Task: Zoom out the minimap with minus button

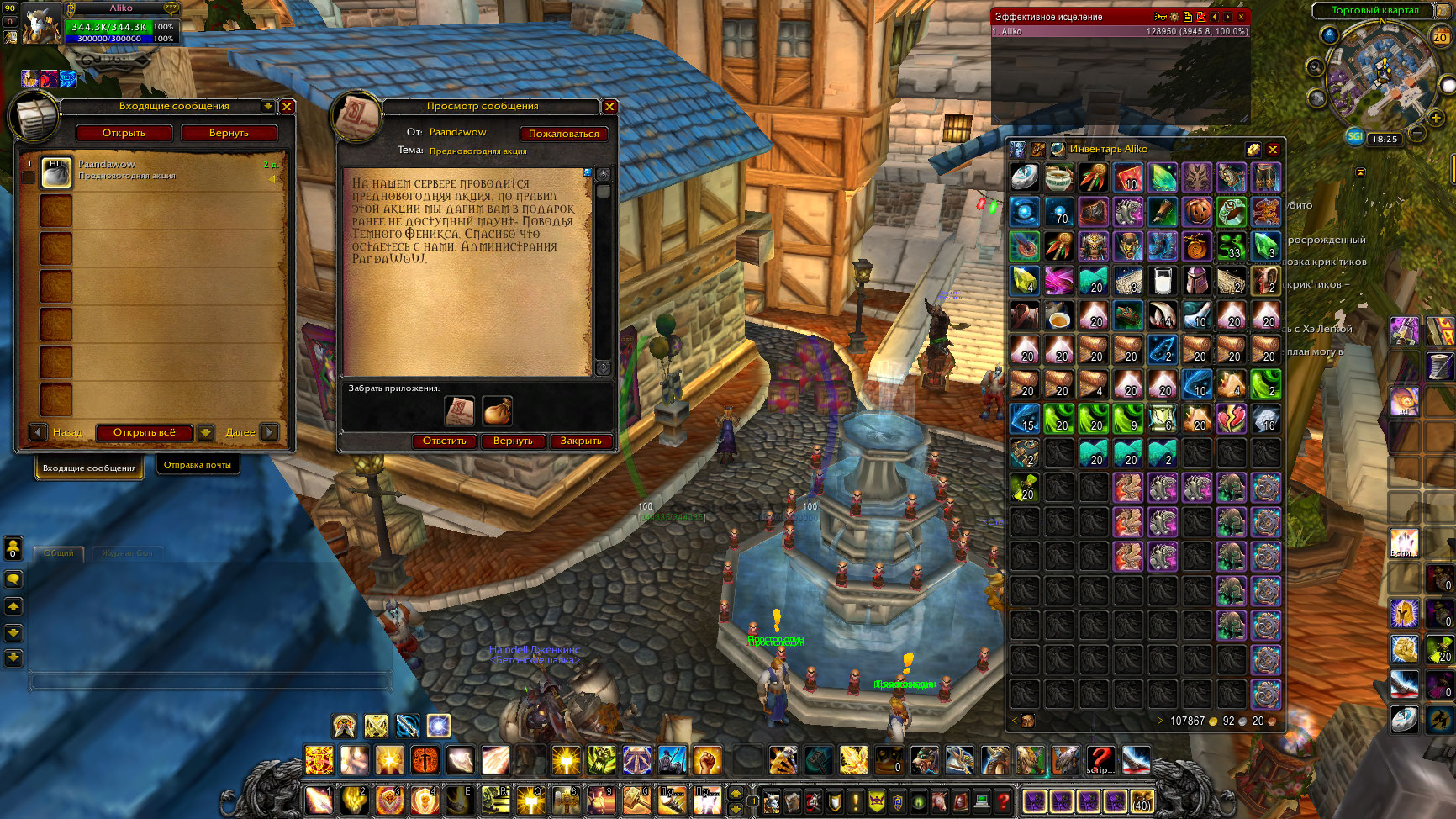Action: click(1416, 134)
